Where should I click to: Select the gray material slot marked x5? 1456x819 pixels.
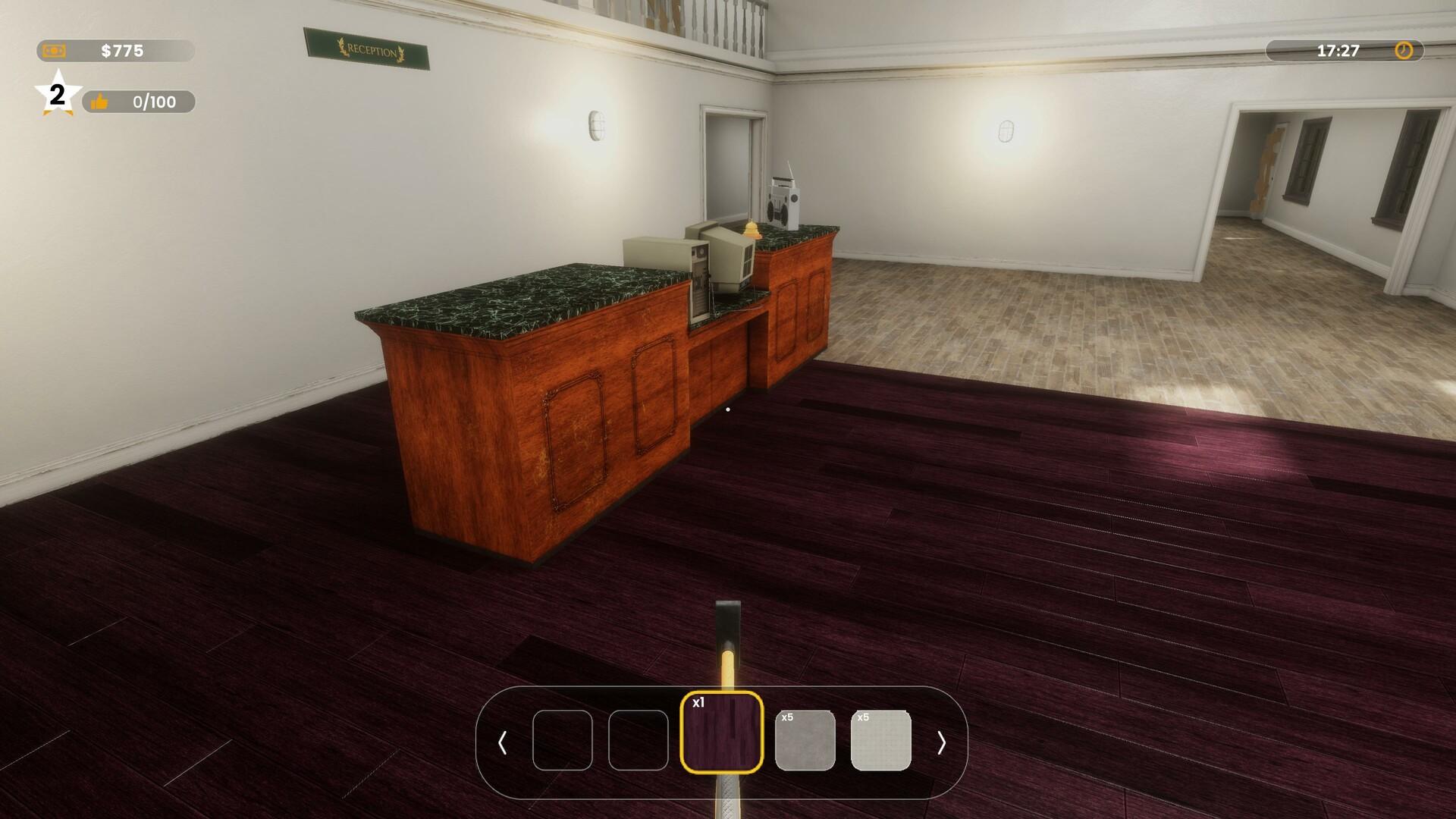804,741
